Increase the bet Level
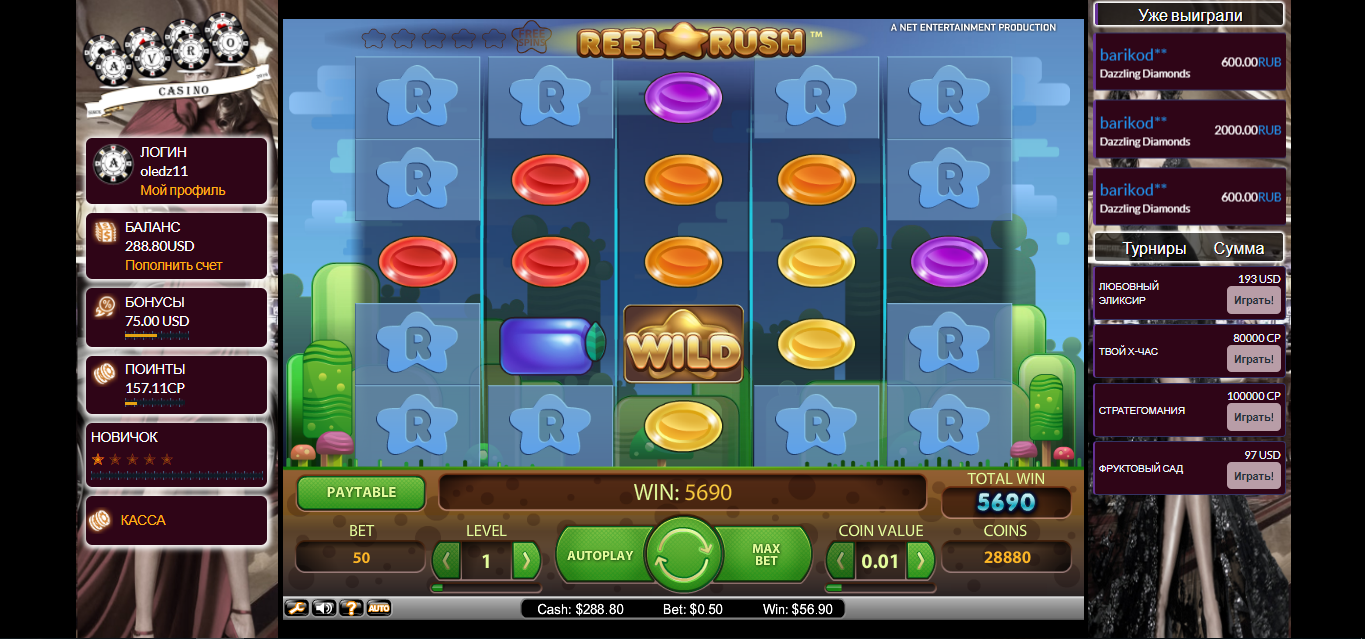 click(x=525, y=560)
